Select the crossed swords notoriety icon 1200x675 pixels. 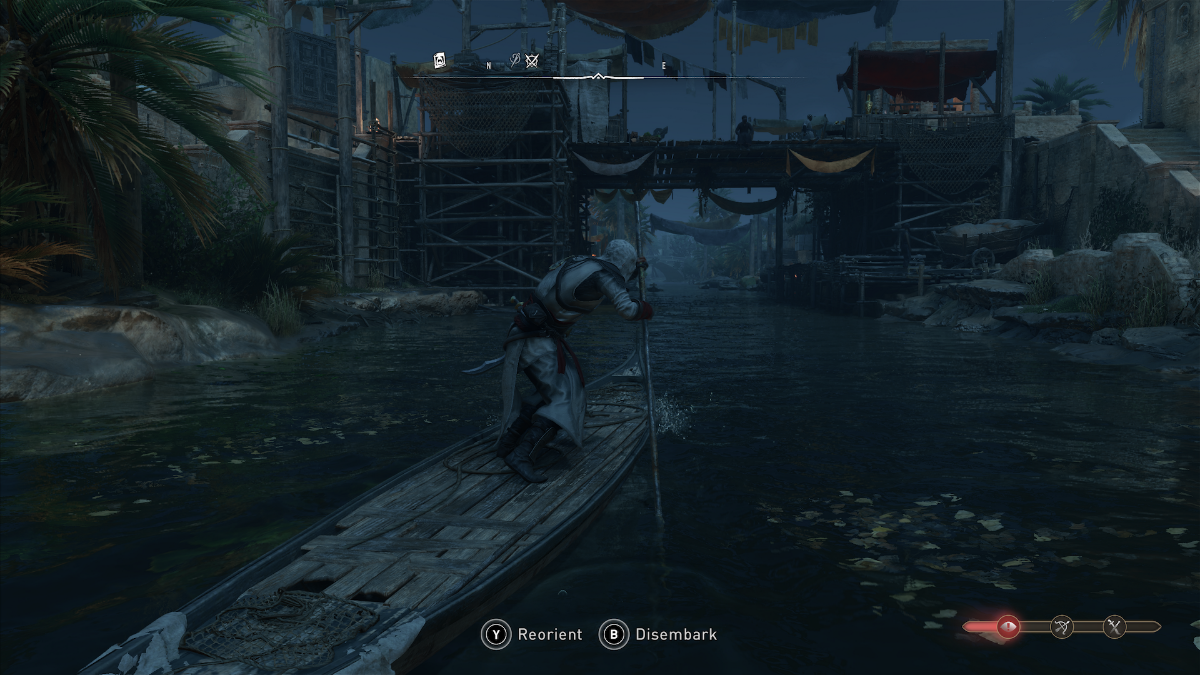(1115, 628)
